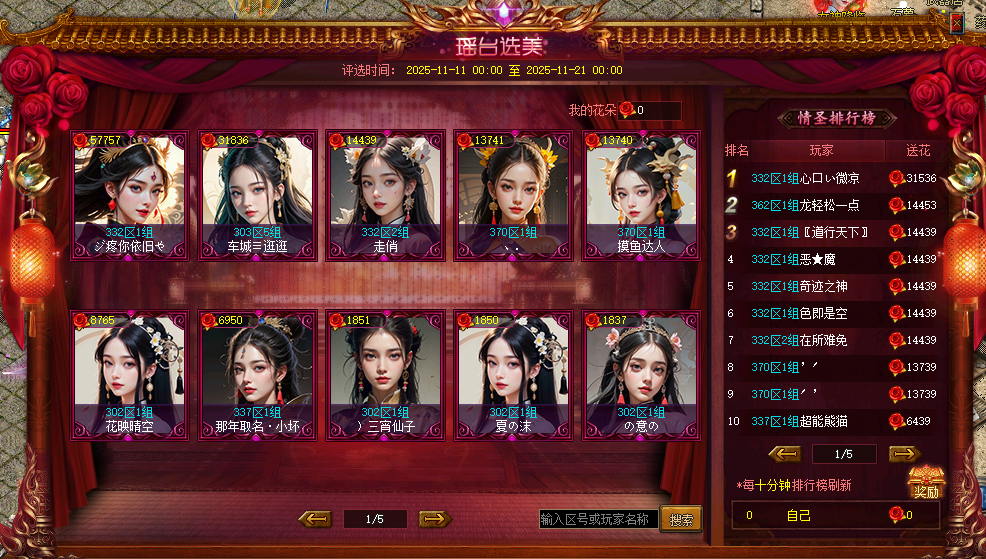Go to next page of contestant portraits

point(434,518)
